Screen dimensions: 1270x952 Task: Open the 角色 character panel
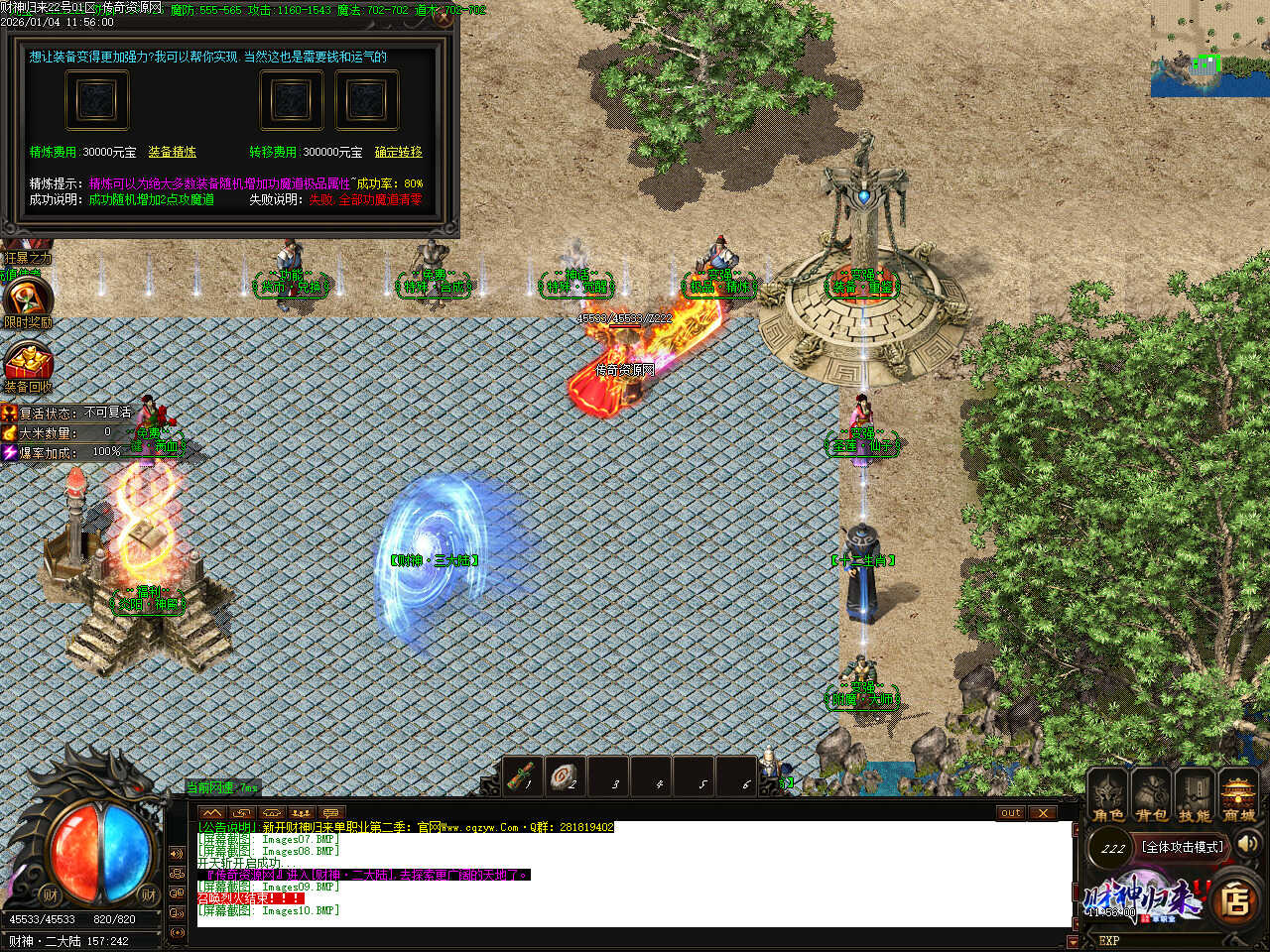pos(1108,795)
